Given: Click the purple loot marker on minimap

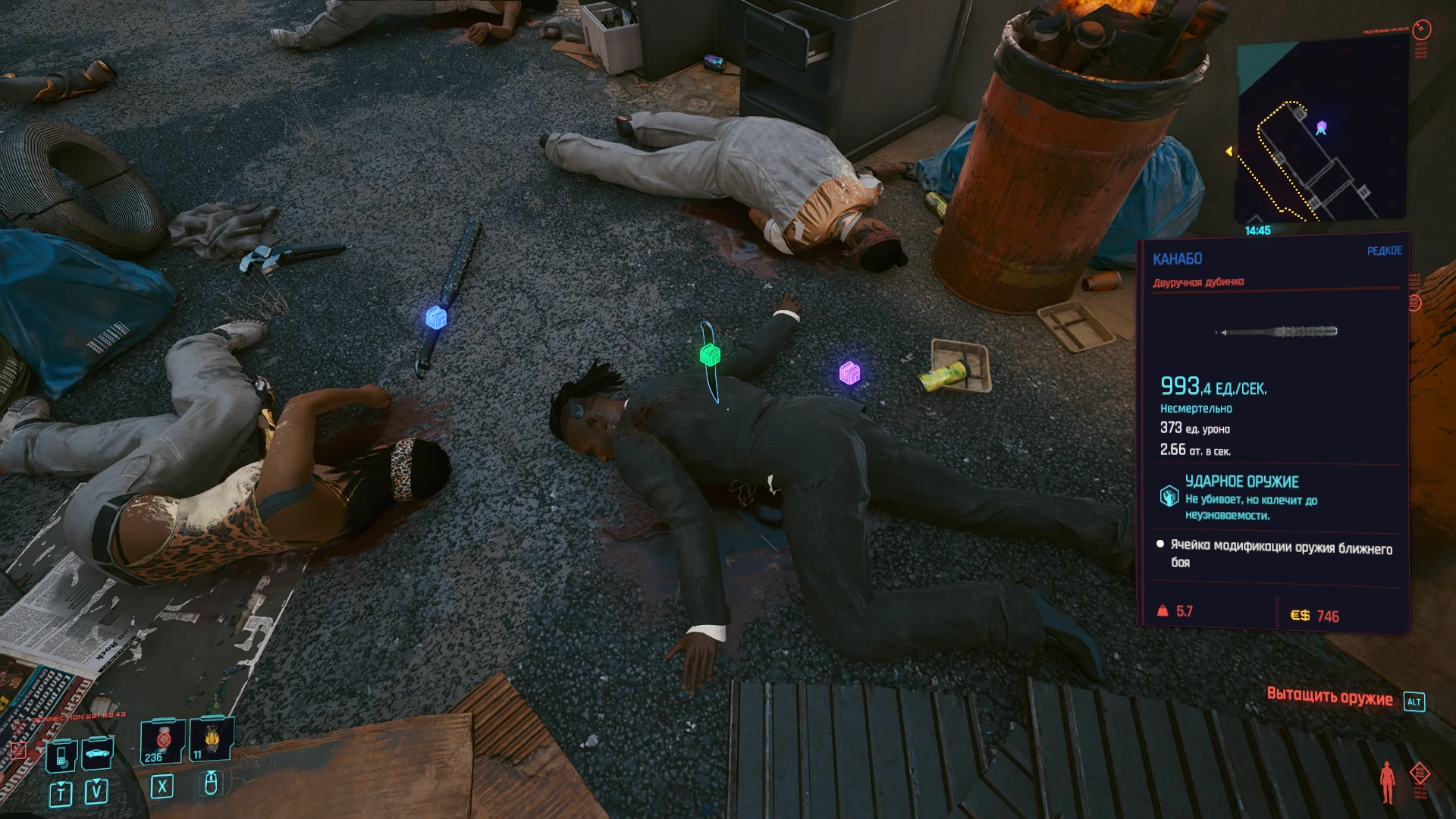Looking at the screenshot, I should [x=1321, y=127].
